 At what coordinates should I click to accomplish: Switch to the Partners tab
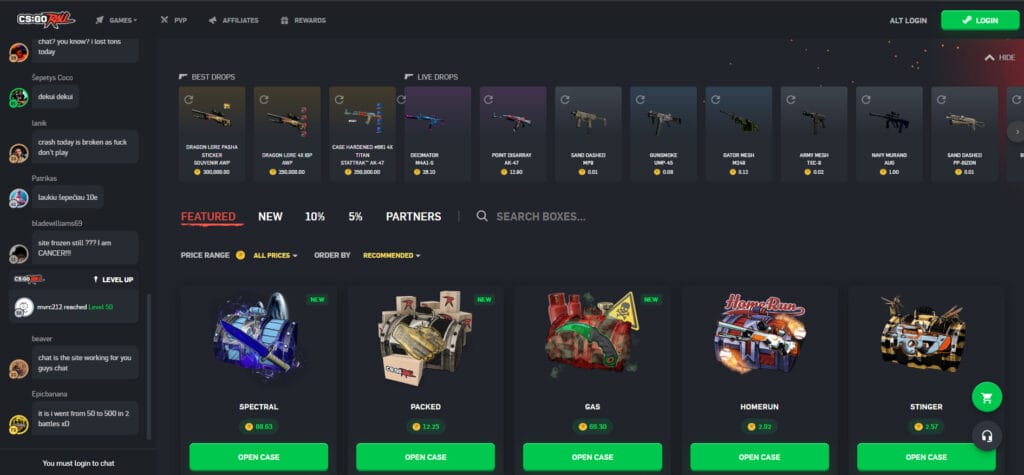[x=413, y=216]
